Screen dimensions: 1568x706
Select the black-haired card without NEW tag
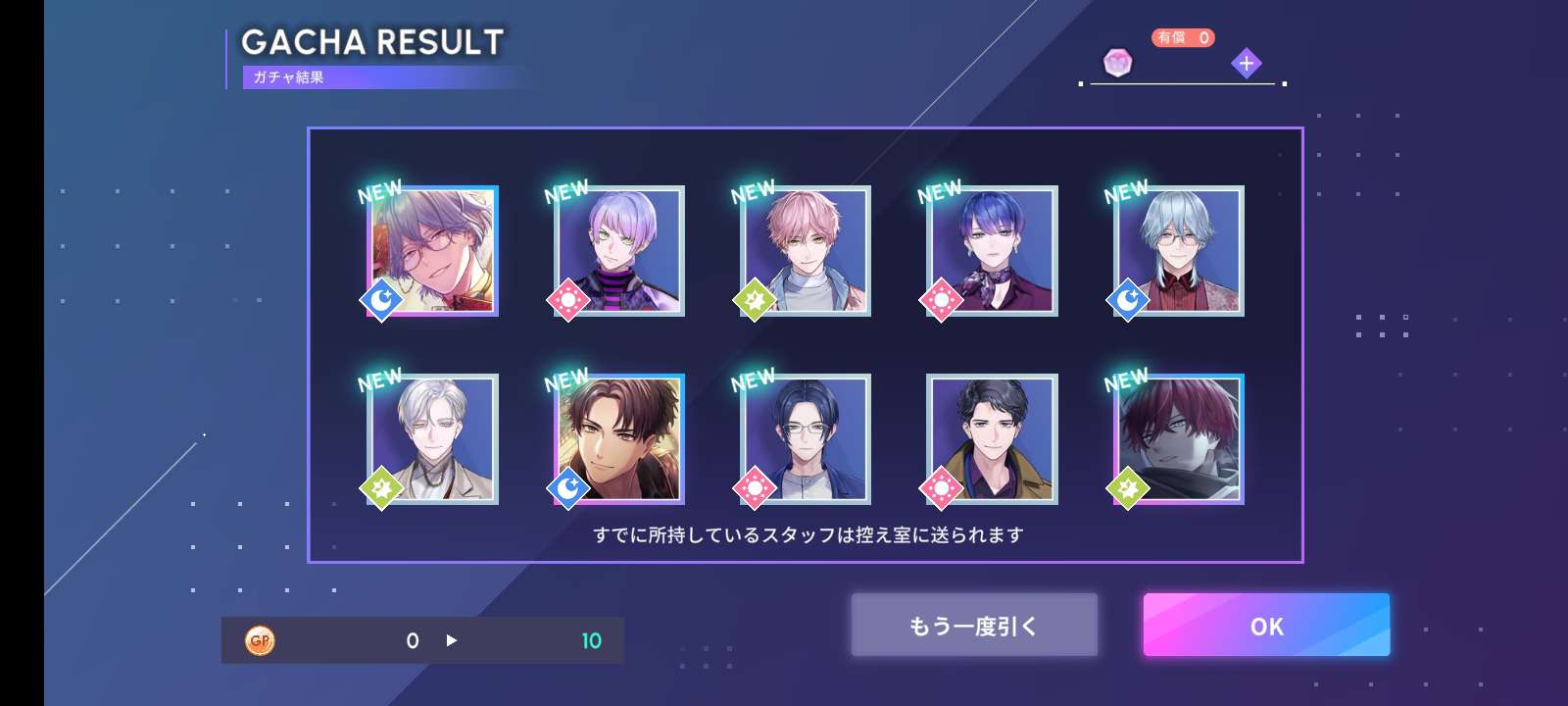tap(992, 439)
